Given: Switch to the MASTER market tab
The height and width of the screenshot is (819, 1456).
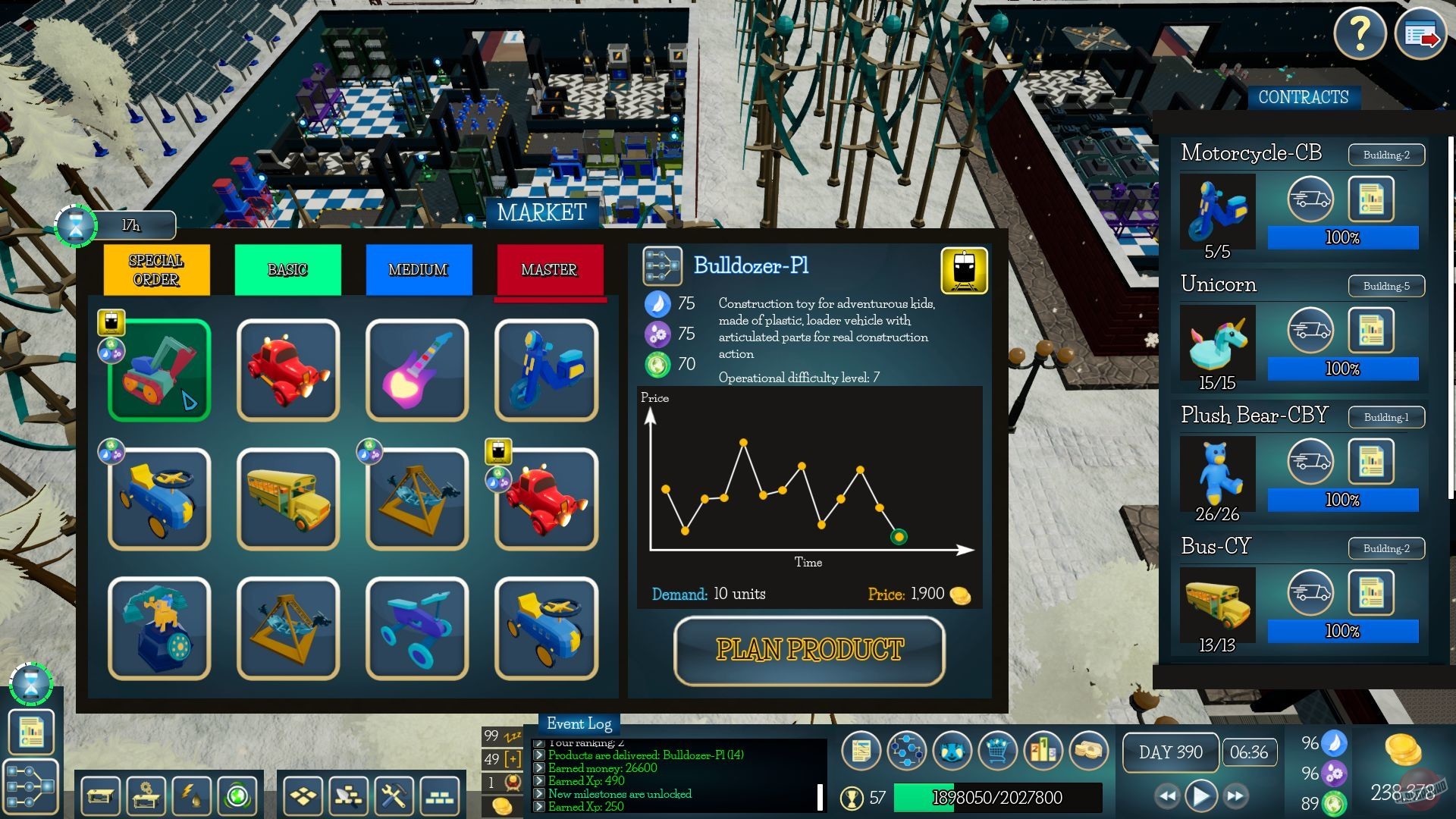Looking at the screenshot, I should pos(550,270).
